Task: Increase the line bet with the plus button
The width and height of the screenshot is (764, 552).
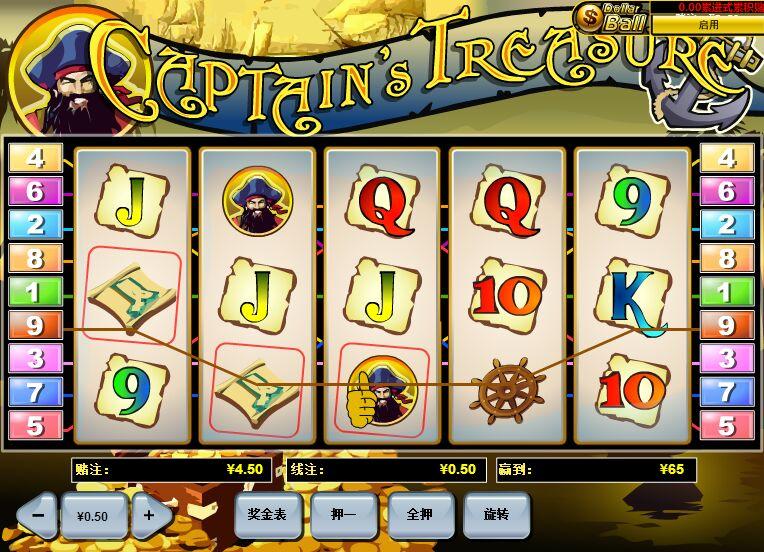Action: coord(150,515)
